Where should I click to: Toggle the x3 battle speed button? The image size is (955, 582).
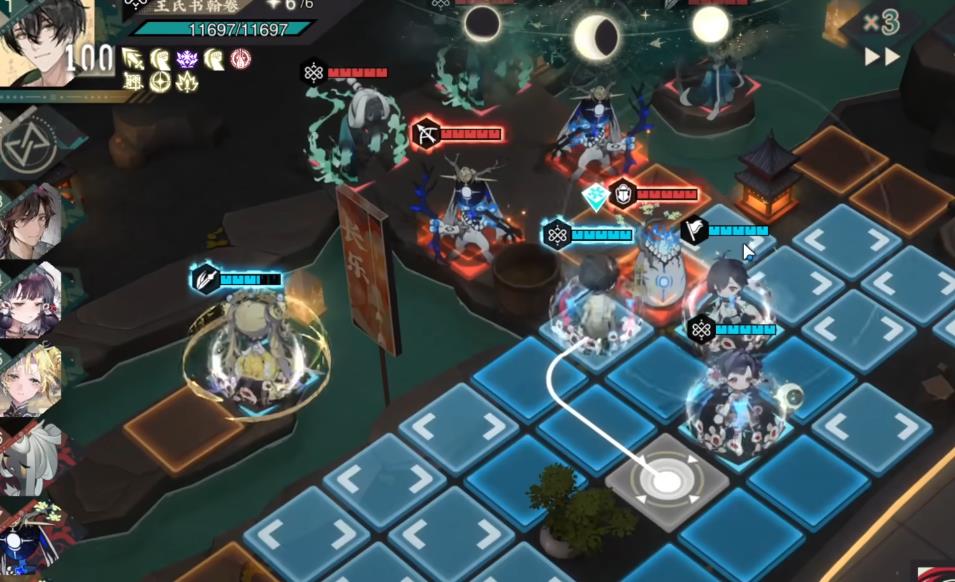point(881,23)
